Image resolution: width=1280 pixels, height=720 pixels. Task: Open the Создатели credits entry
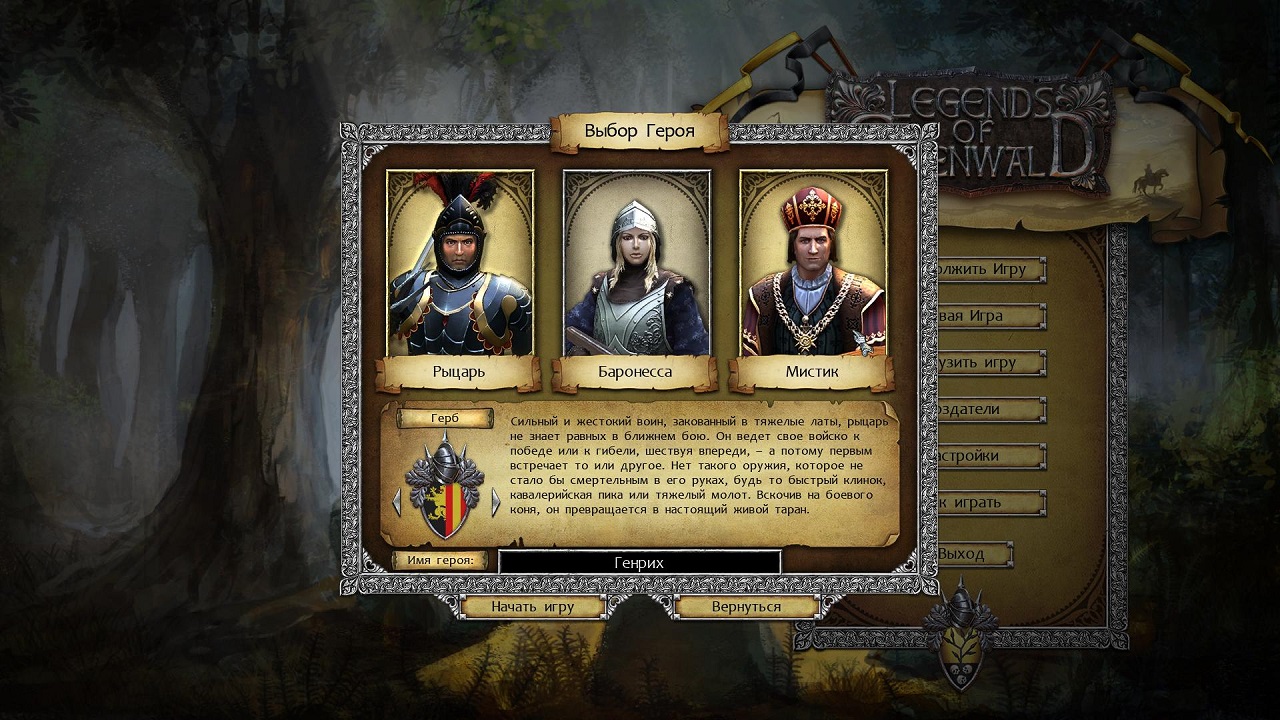[988, 409]
